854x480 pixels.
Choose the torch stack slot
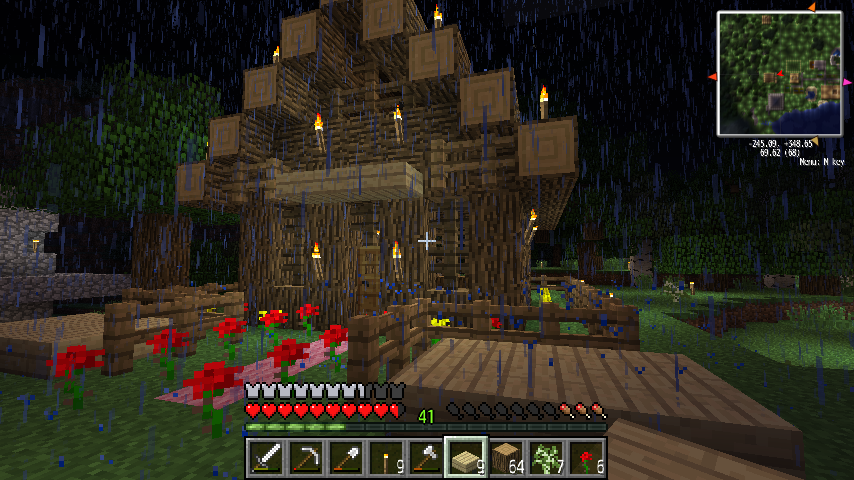[x=385, y=458]
